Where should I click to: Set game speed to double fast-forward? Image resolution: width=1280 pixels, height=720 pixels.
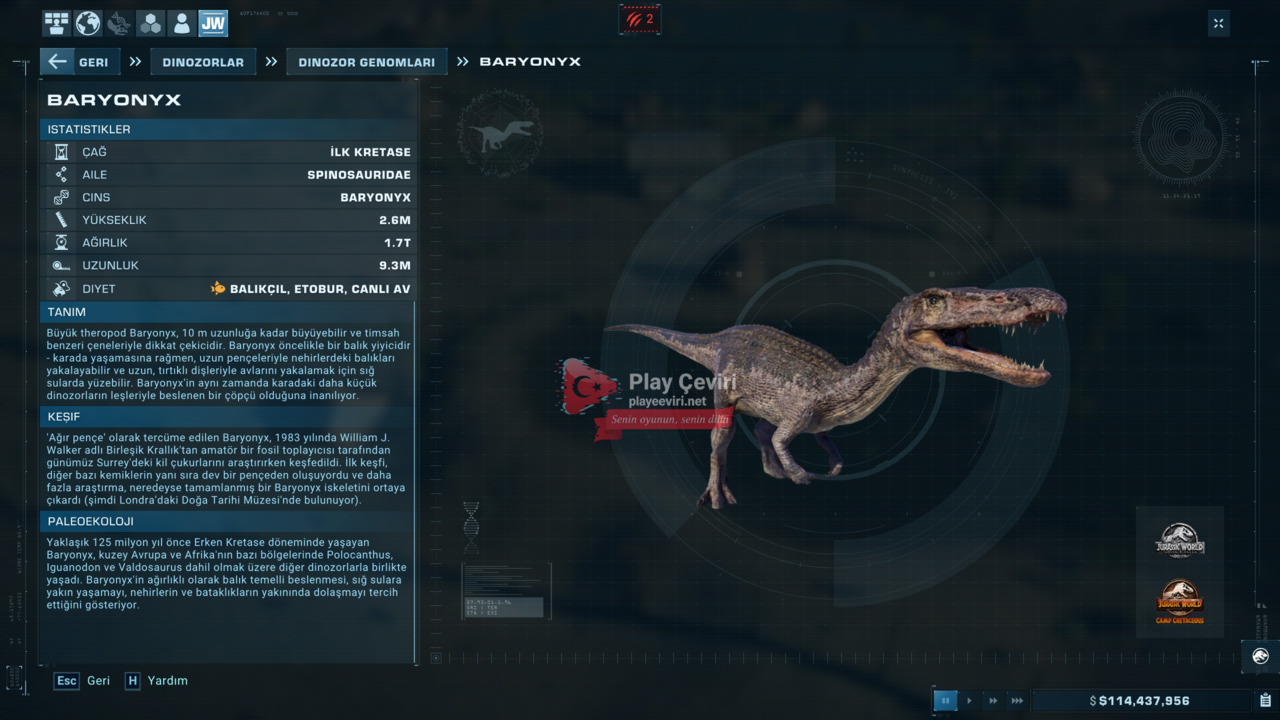pos(993,701)
